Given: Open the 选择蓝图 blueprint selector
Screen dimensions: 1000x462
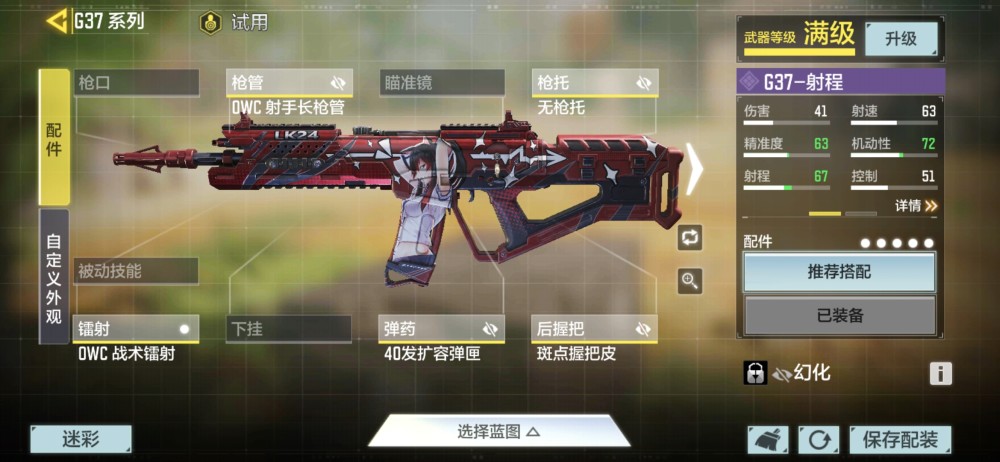Looking at the screenshot, I should (499, 432).
